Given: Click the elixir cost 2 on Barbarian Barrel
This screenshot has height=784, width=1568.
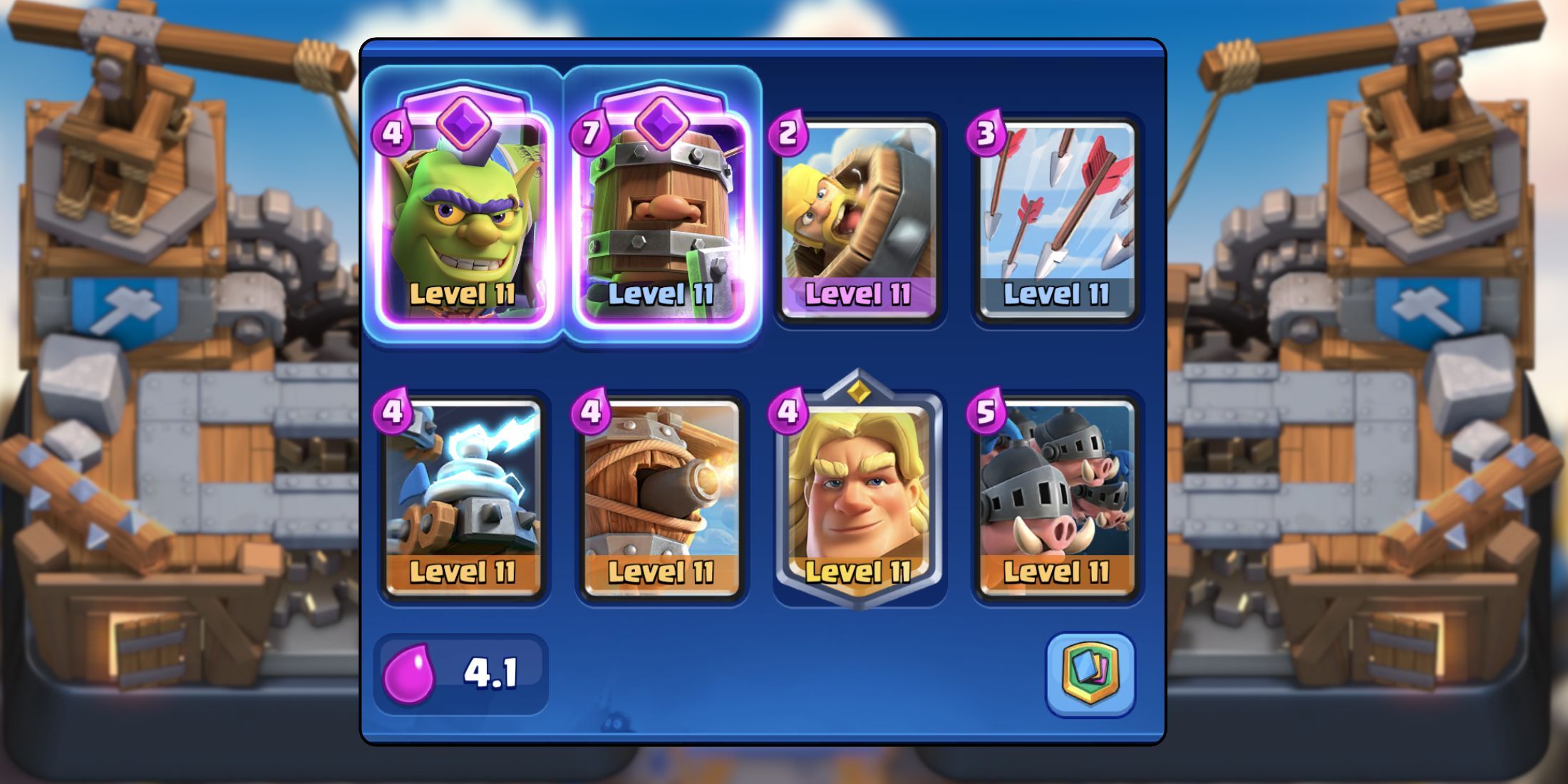Looking at the screenshot, I should (788, 130).
